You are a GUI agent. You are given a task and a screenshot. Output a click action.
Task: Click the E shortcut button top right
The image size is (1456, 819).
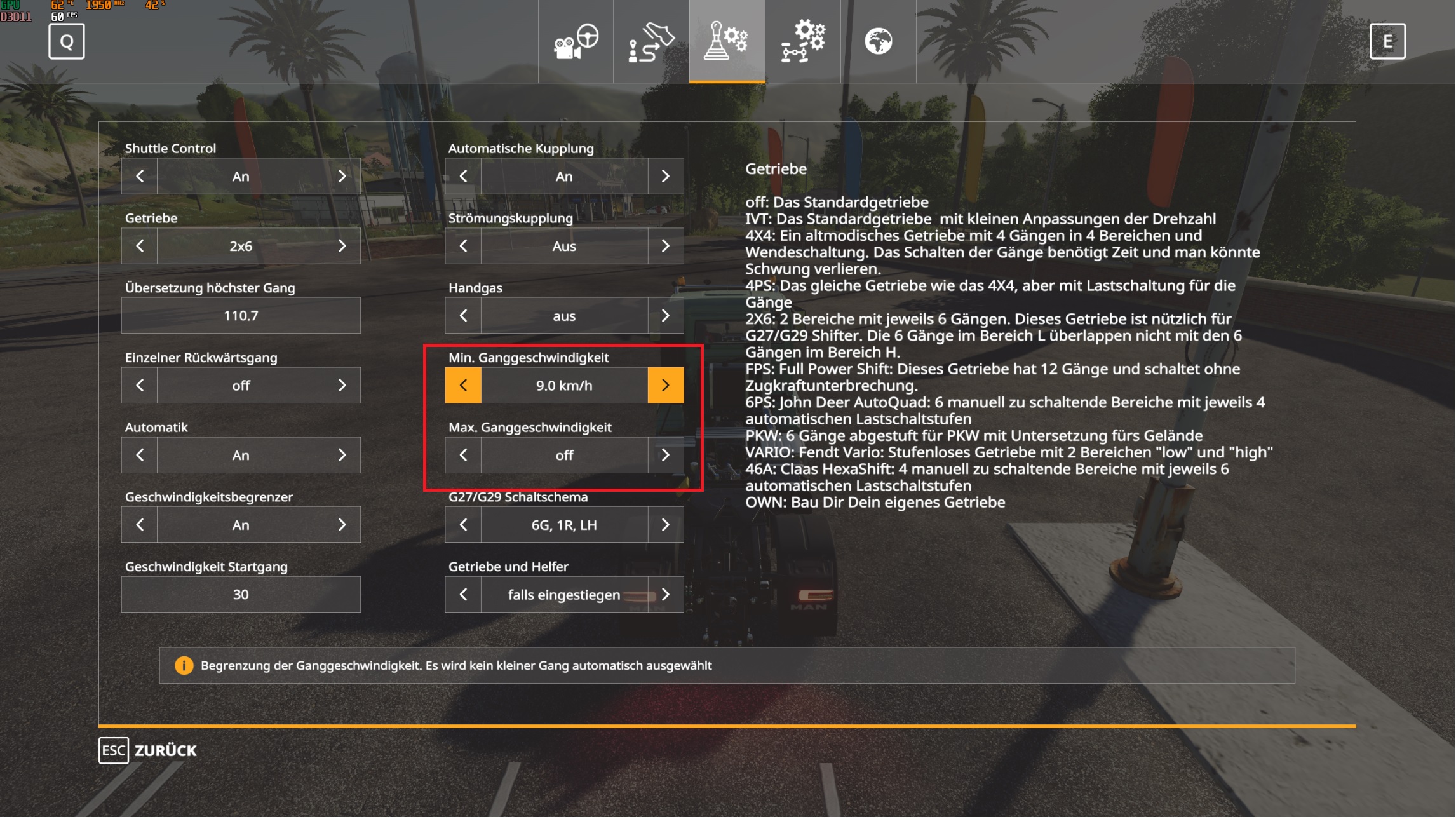pyautogui.click(x=1389, y=42)
